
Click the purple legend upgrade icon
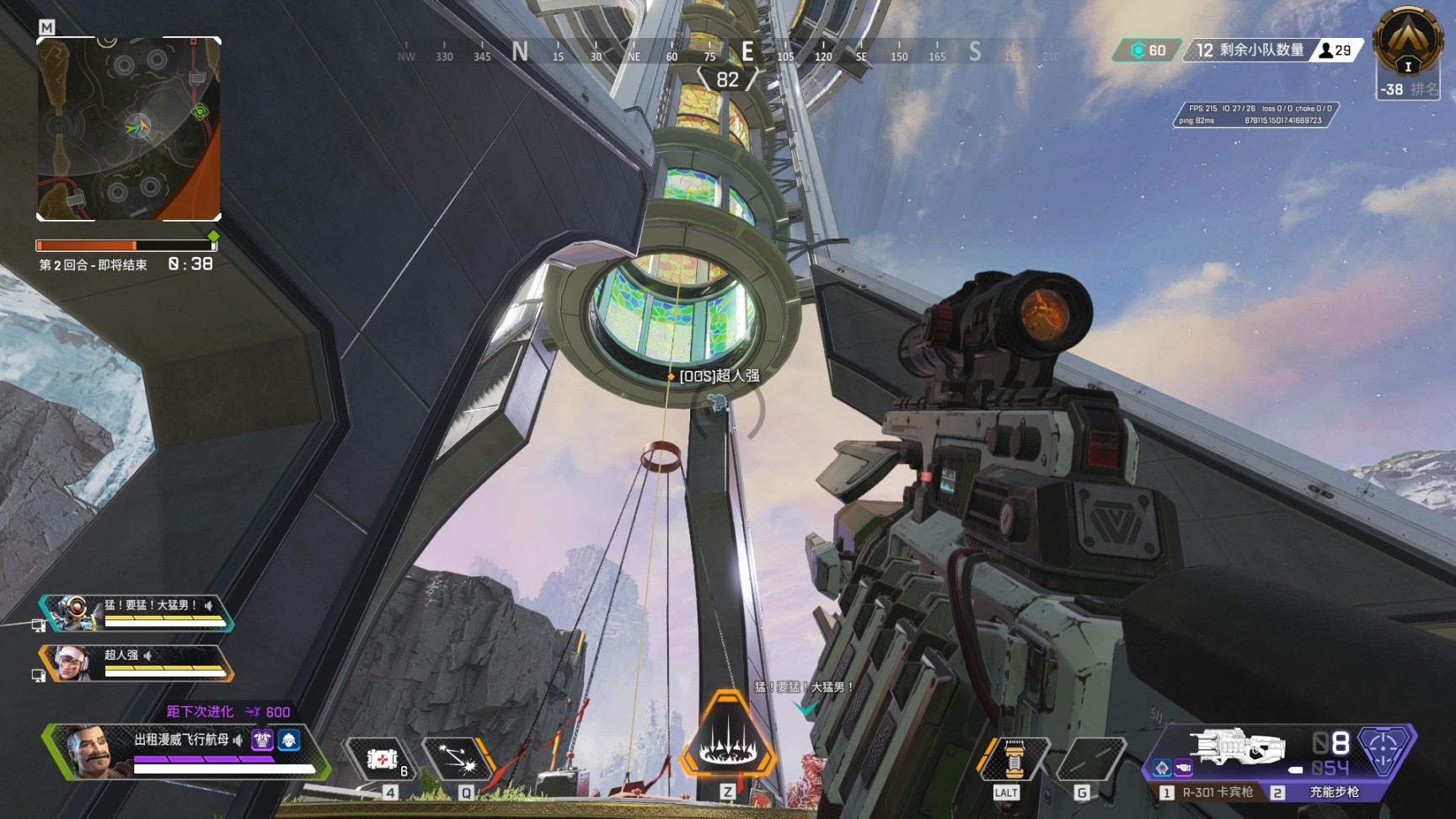[262, 740]
